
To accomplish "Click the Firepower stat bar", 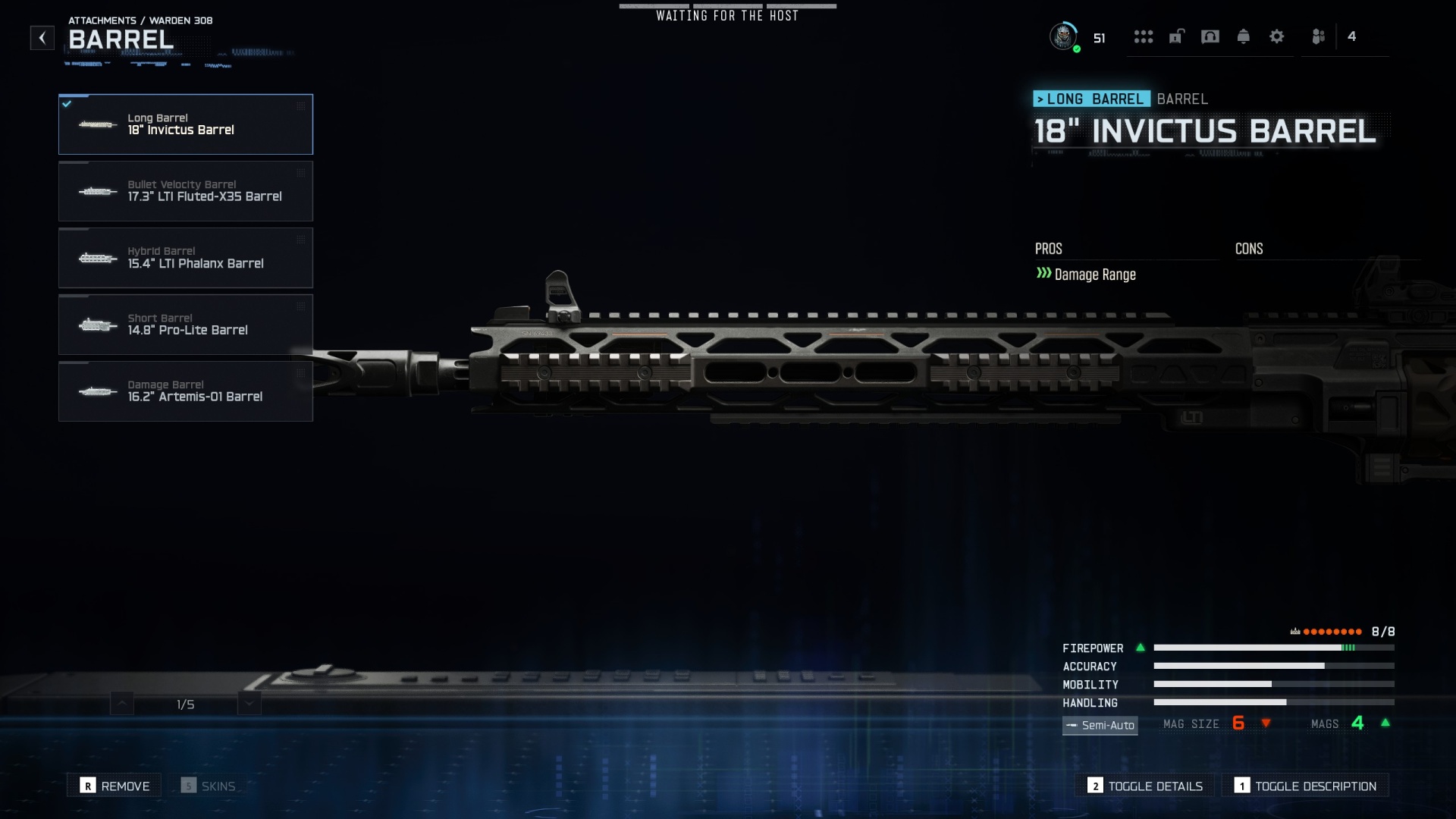I will (x=1274, y=648).
